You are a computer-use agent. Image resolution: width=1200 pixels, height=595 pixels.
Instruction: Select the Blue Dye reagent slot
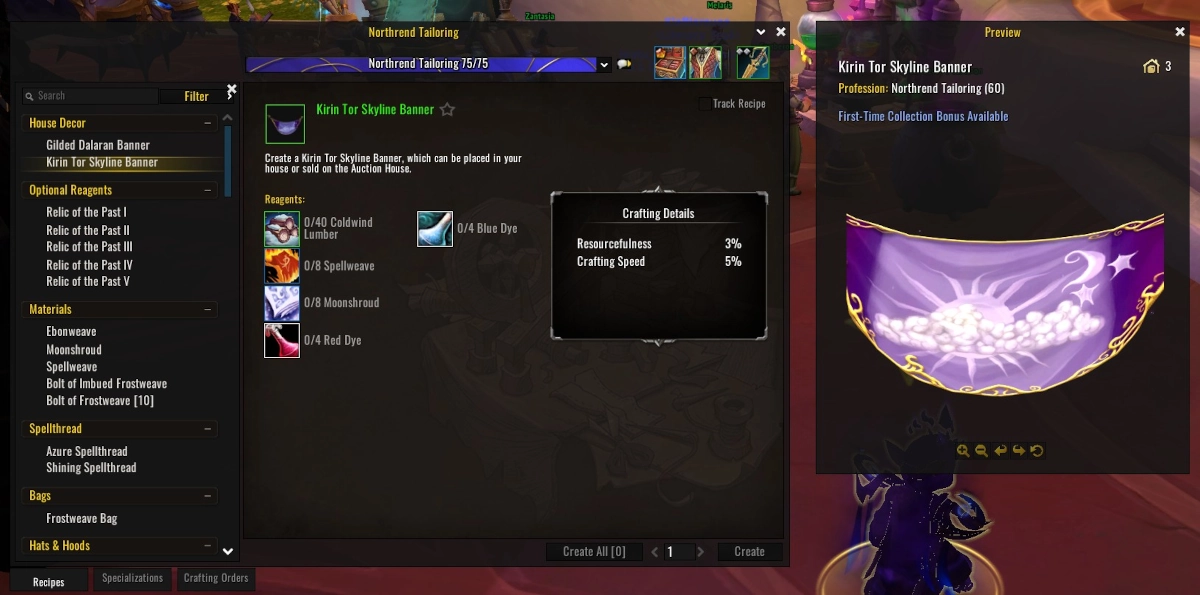[x=435, y=229]
